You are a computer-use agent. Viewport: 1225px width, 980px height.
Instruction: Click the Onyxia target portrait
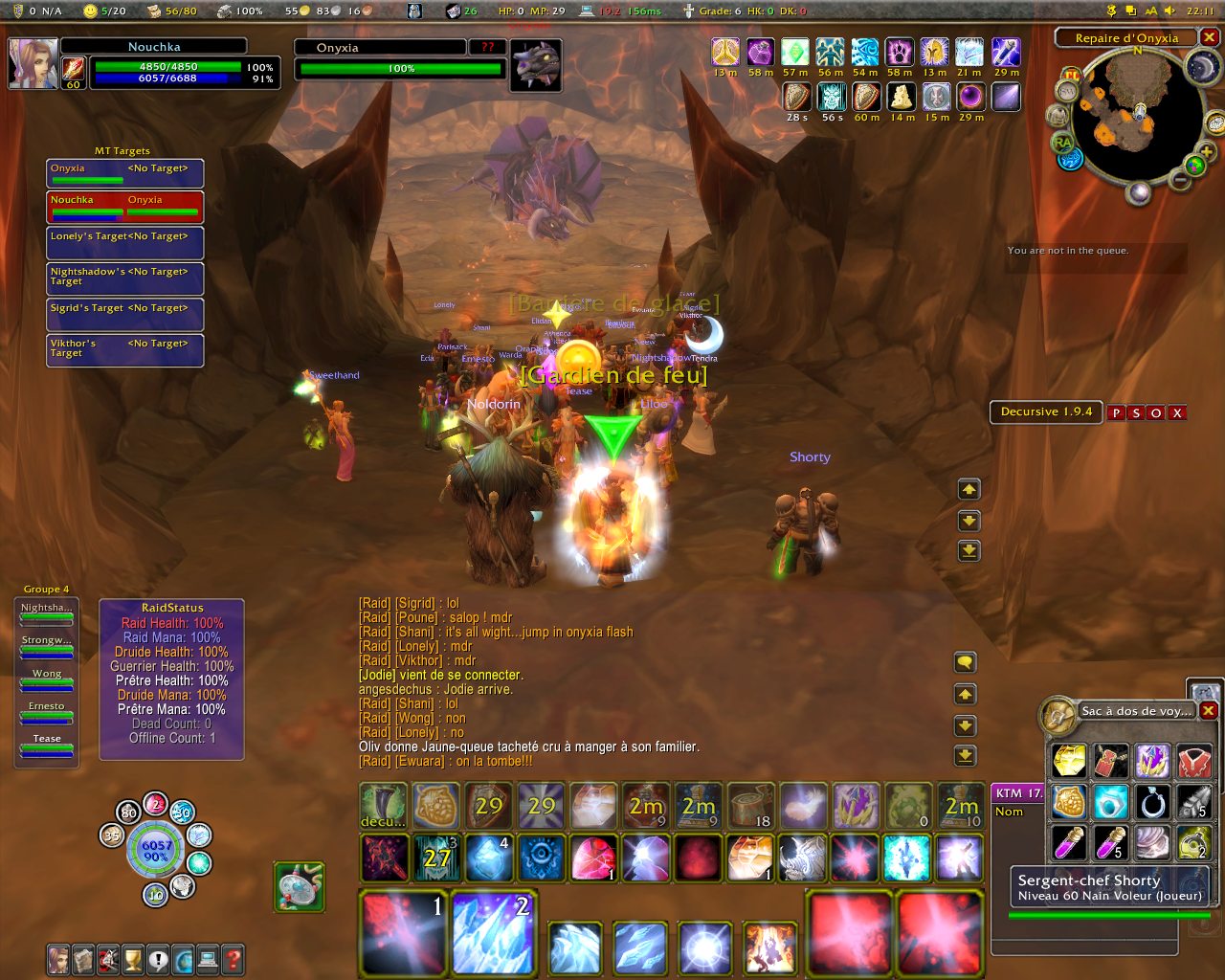[x=535, y=66]
